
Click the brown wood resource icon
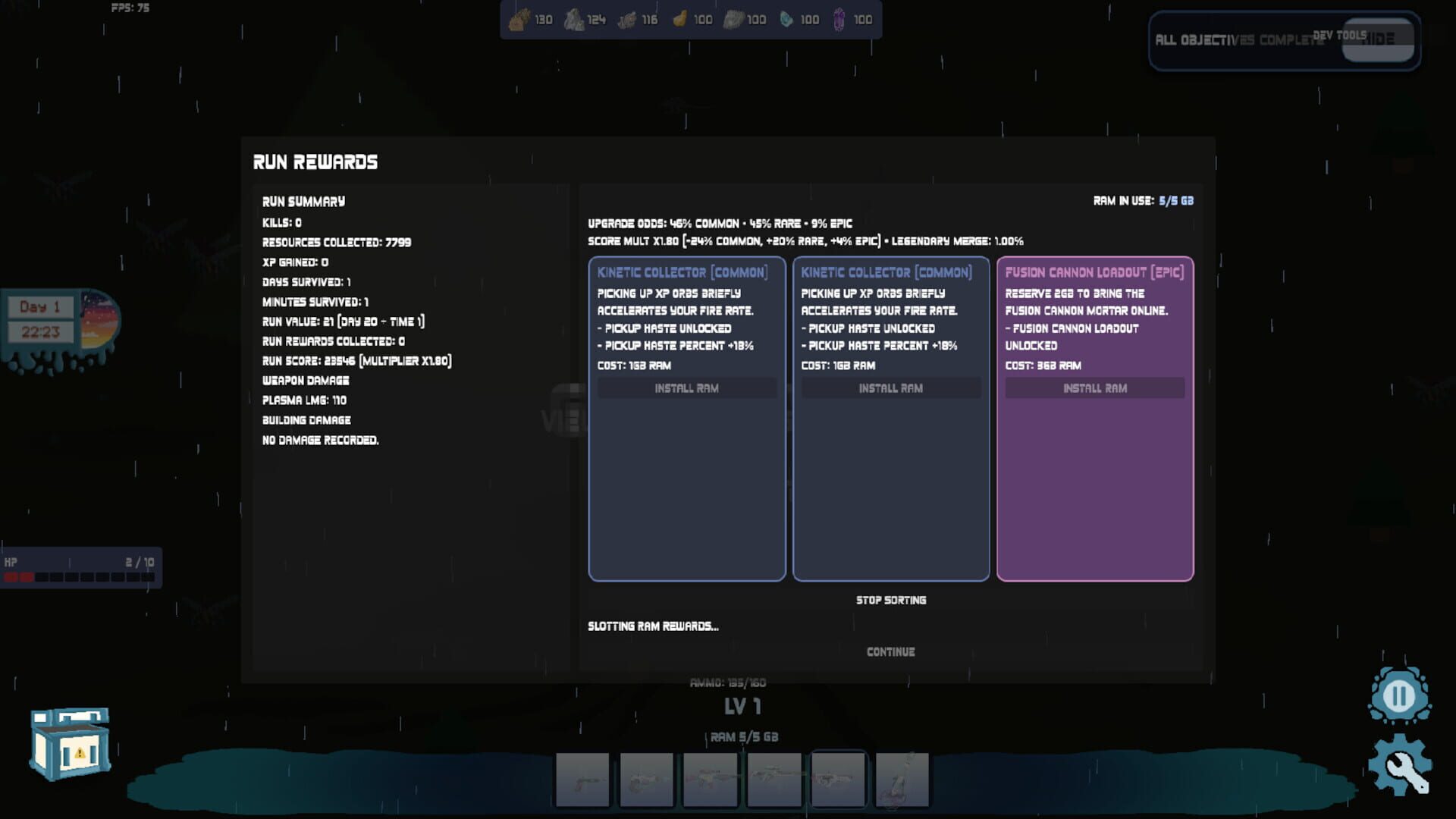[520, 20]
